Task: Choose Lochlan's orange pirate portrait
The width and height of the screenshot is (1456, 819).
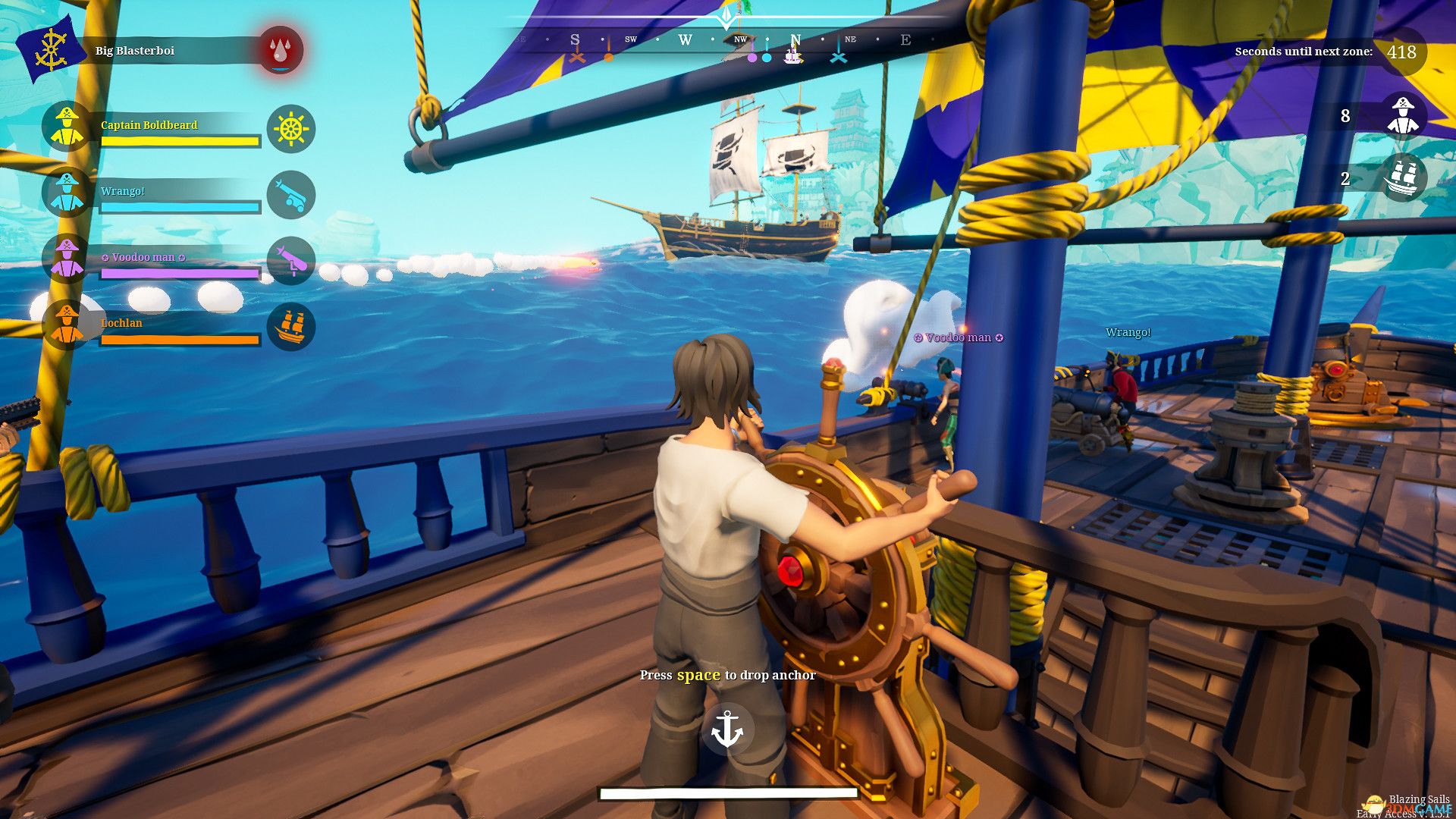Action: click(67, 325)
